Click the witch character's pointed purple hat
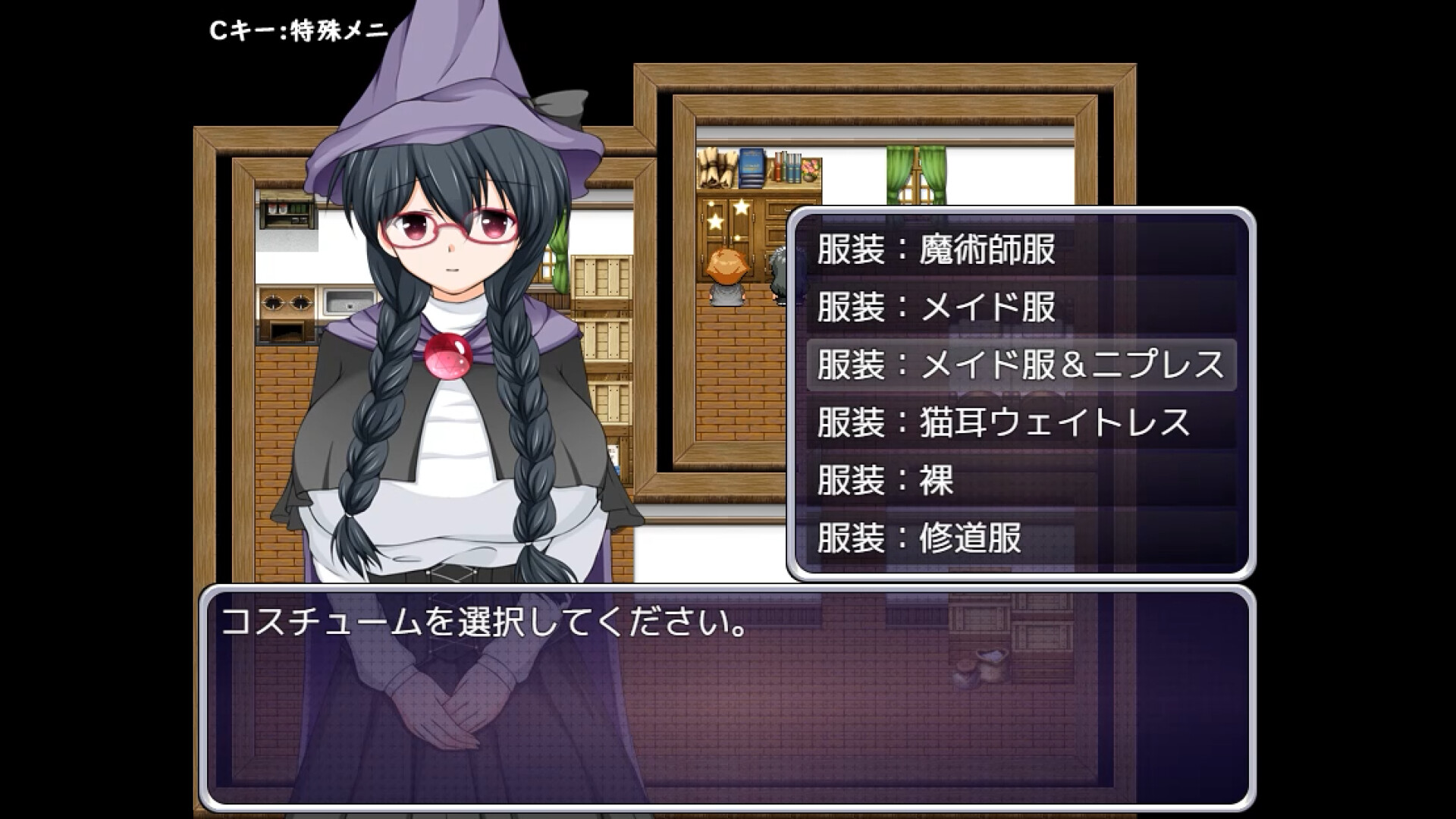This screenshot has width=1456, height=819. 432,83
